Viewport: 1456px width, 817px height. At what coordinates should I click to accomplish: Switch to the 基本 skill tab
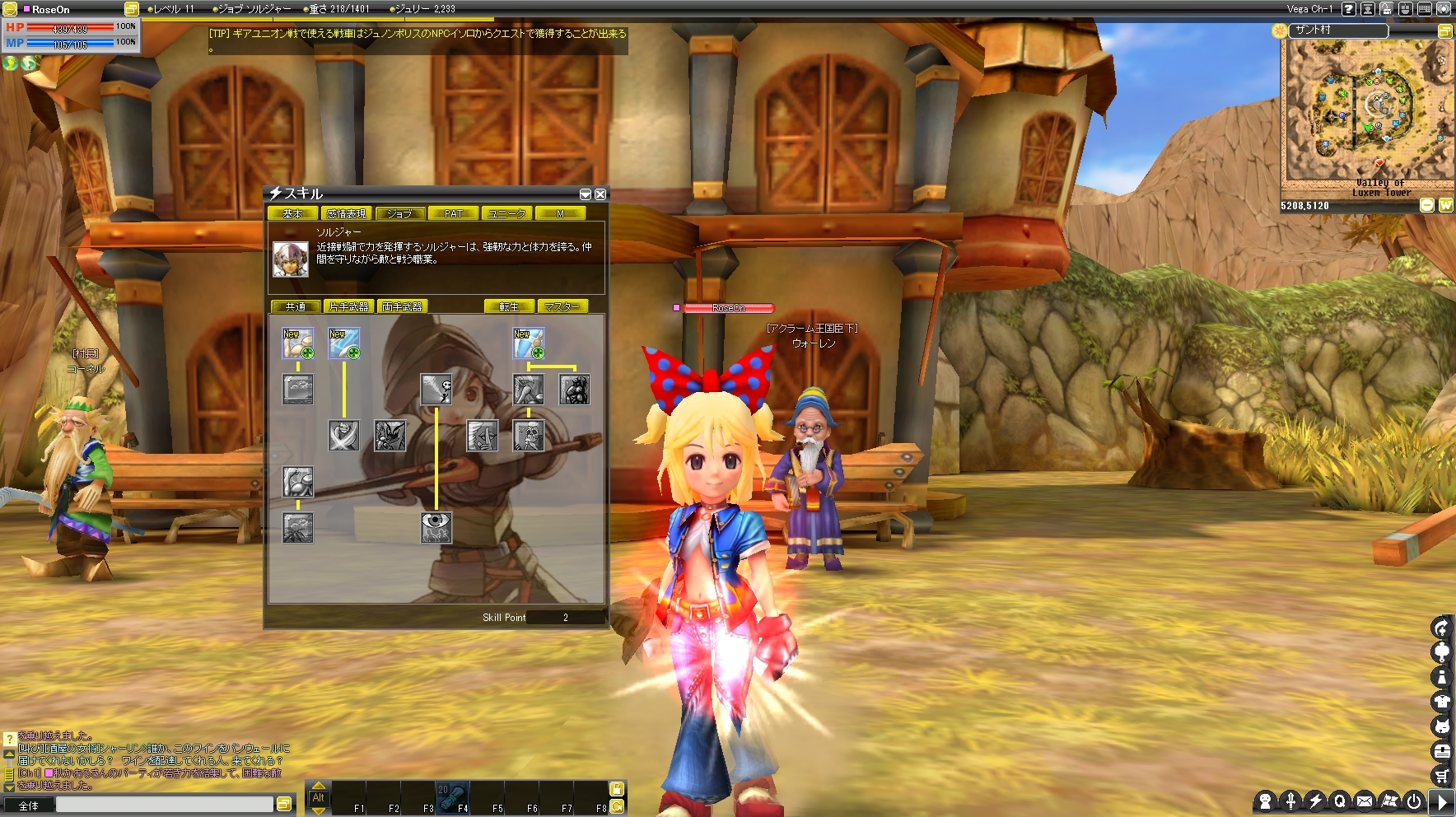[x=292, y=213]
